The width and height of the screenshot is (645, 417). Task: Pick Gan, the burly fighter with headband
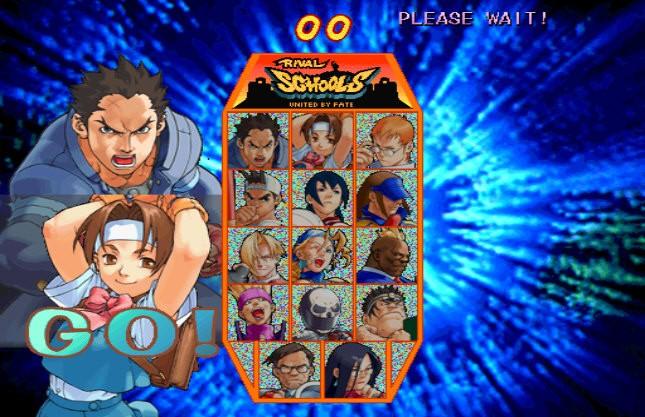pos(384,313)
